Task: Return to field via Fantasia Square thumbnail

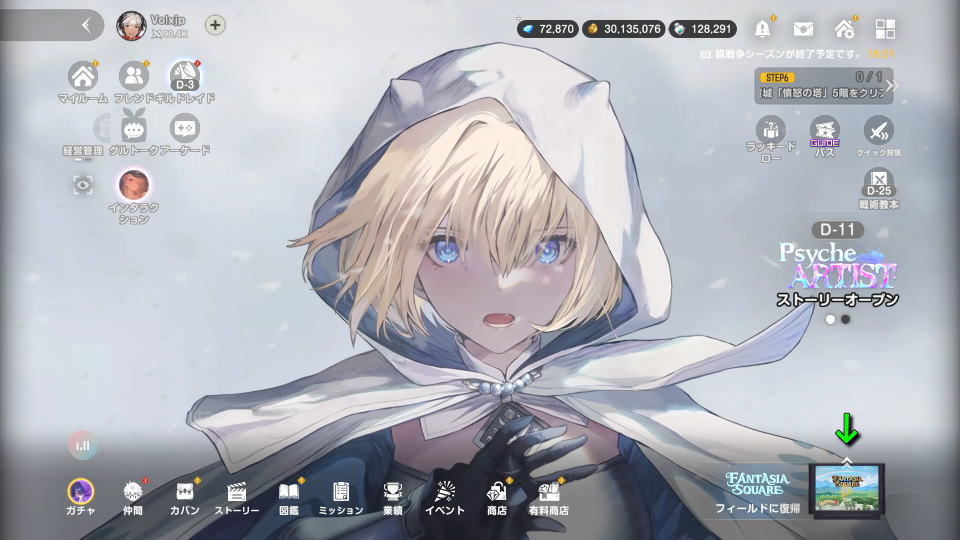Action: point(847,490)
